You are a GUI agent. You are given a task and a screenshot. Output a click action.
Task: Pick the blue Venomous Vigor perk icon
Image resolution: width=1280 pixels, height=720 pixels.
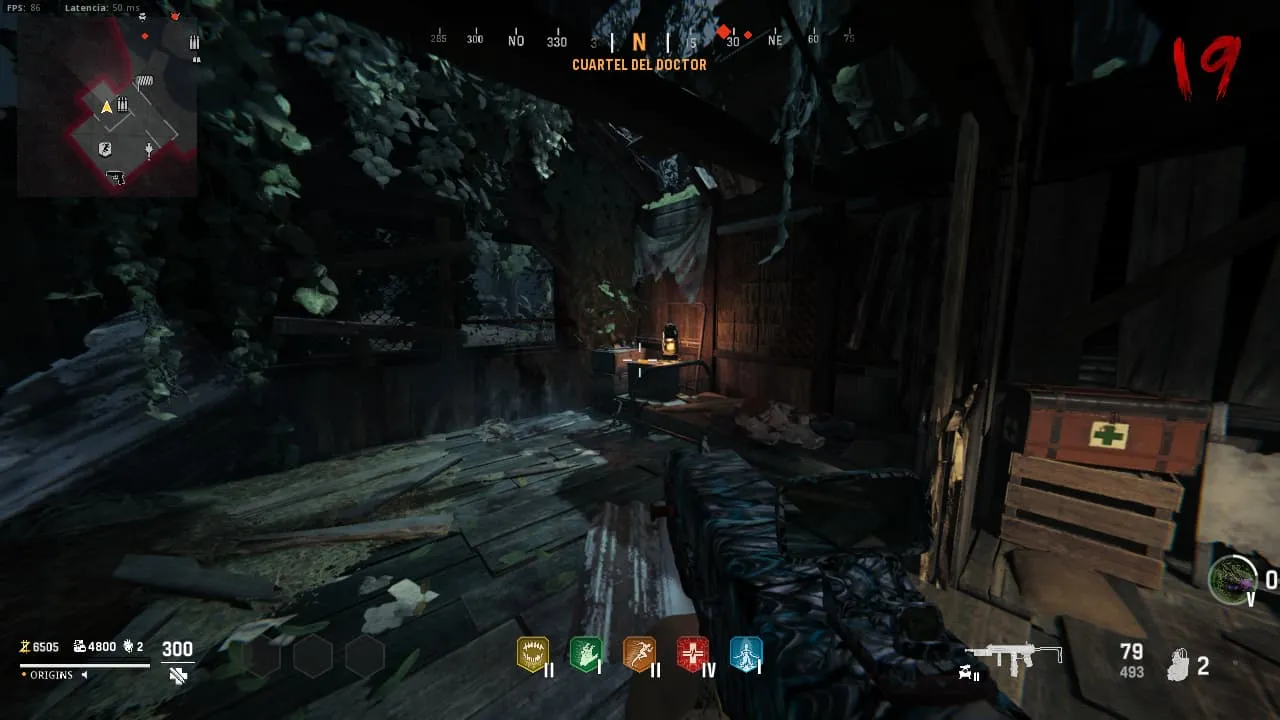tap(746, 654)
